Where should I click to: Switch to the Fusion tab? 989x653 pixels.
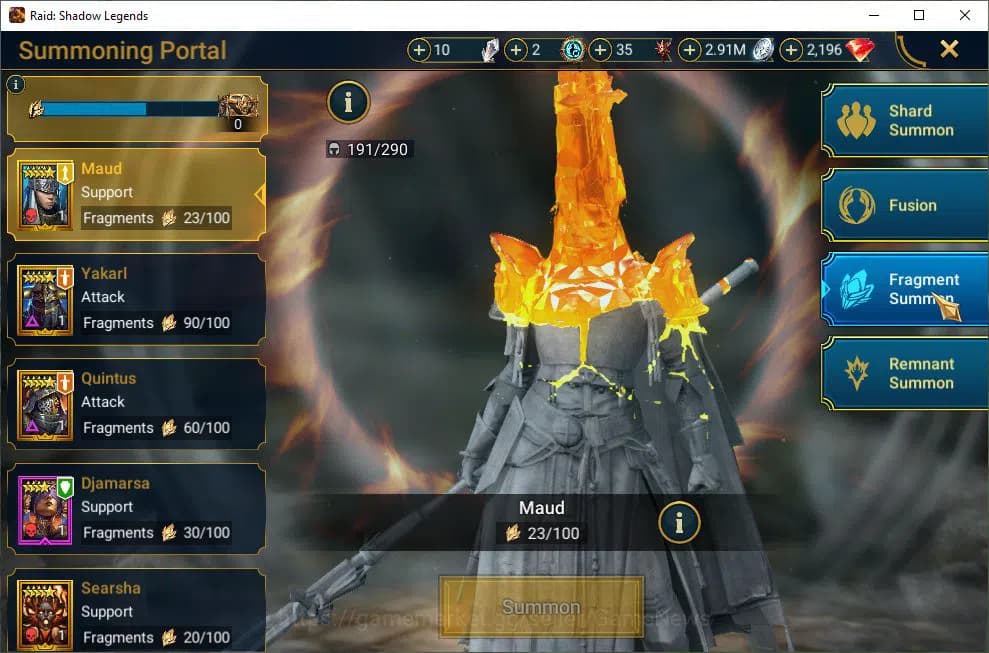click(x=905, y=205)
